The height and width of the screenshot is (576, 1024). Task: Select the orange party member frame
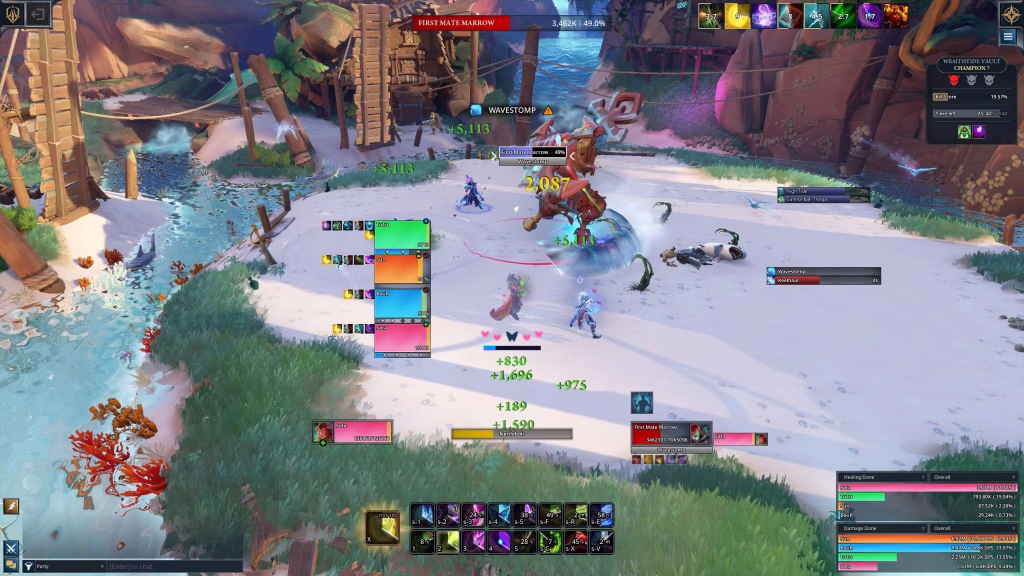[x=401, y=270]
